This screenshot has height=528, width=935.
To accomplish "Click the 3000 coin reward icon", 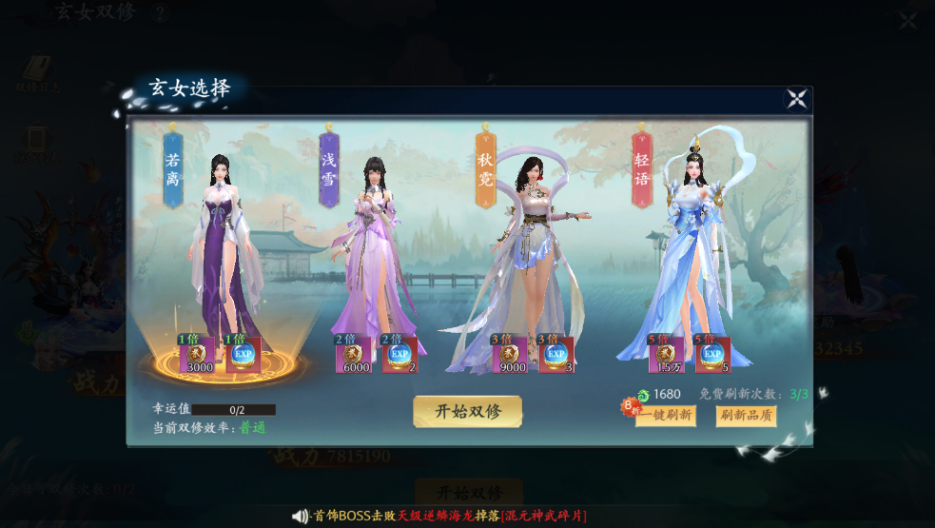I will (196, 354).
